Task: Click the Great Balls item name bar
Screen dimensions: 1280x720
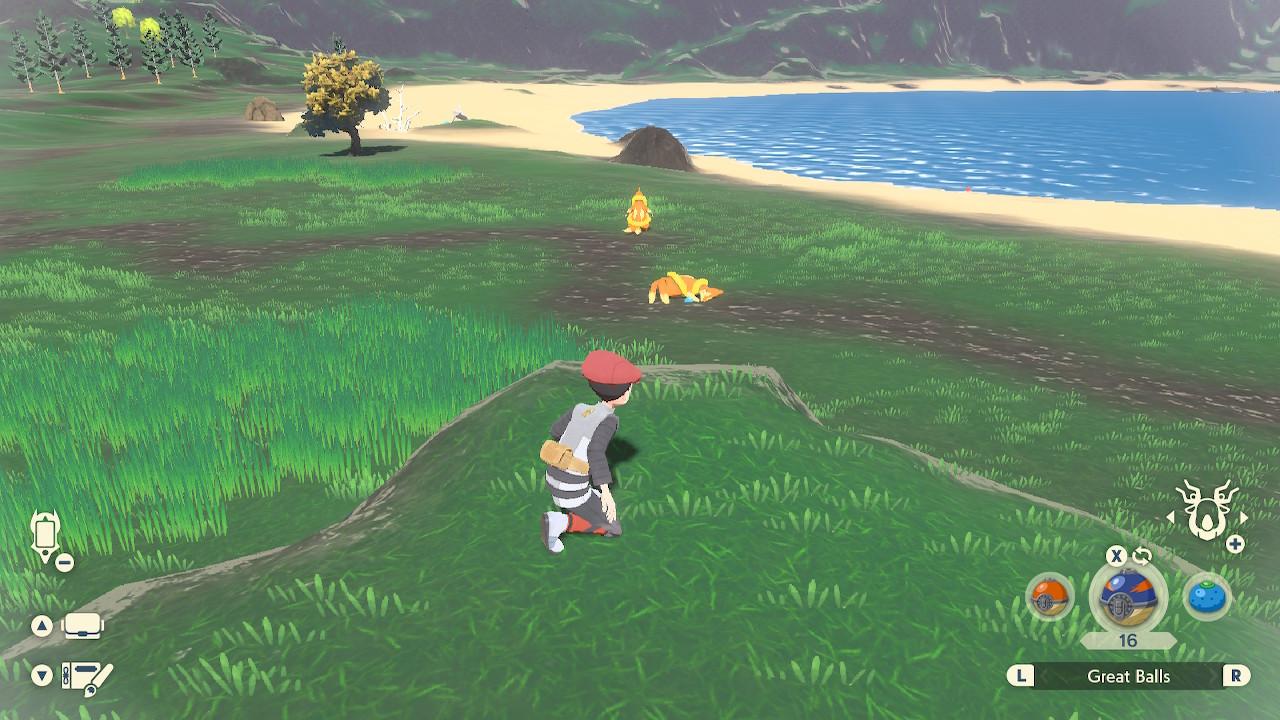Action: point(1128,677)
